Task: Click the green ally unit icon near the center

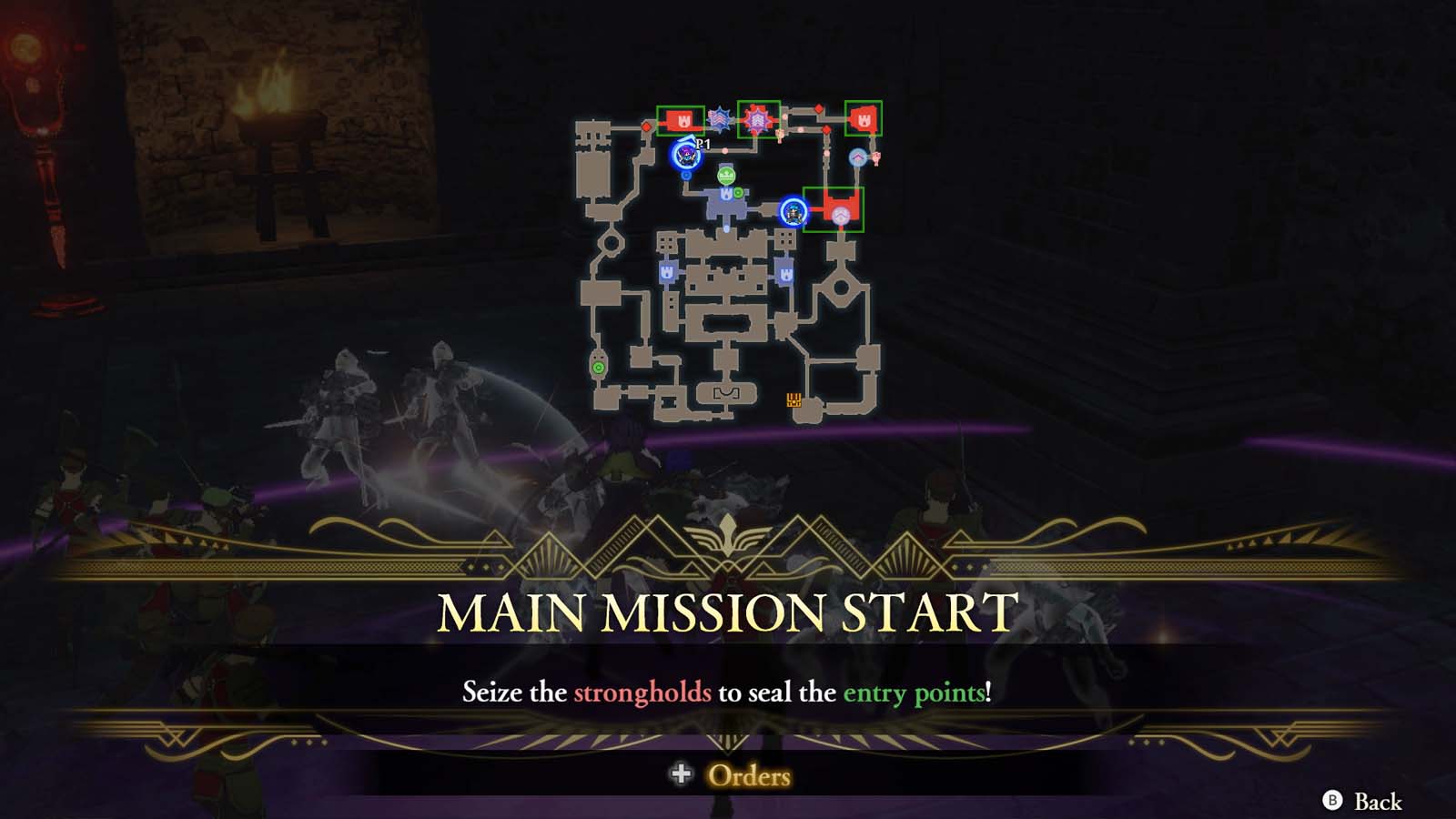Action: click(x=725, y=176)
